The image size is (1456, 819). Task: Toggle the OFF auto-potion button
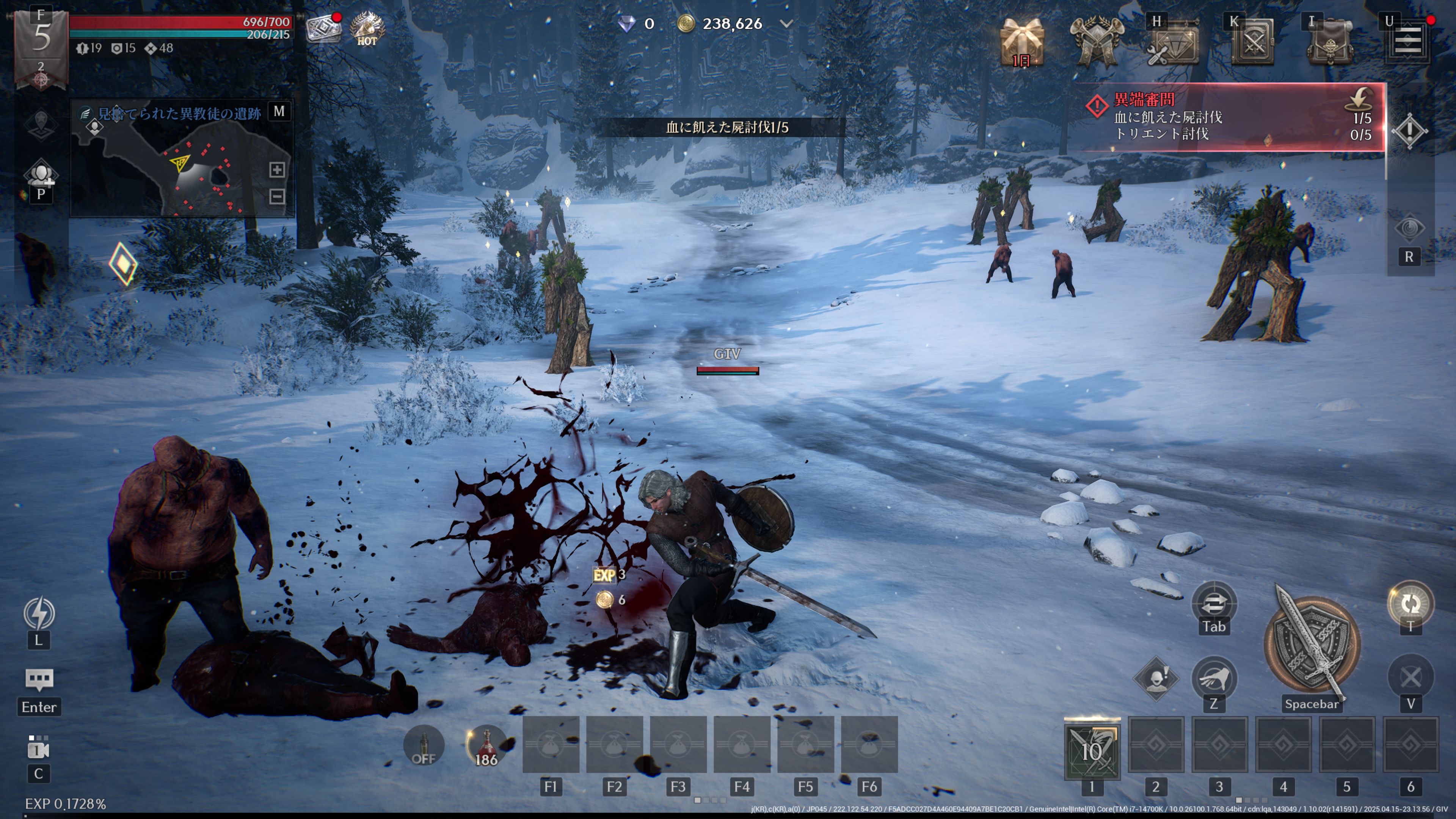(x=424, y=745)
